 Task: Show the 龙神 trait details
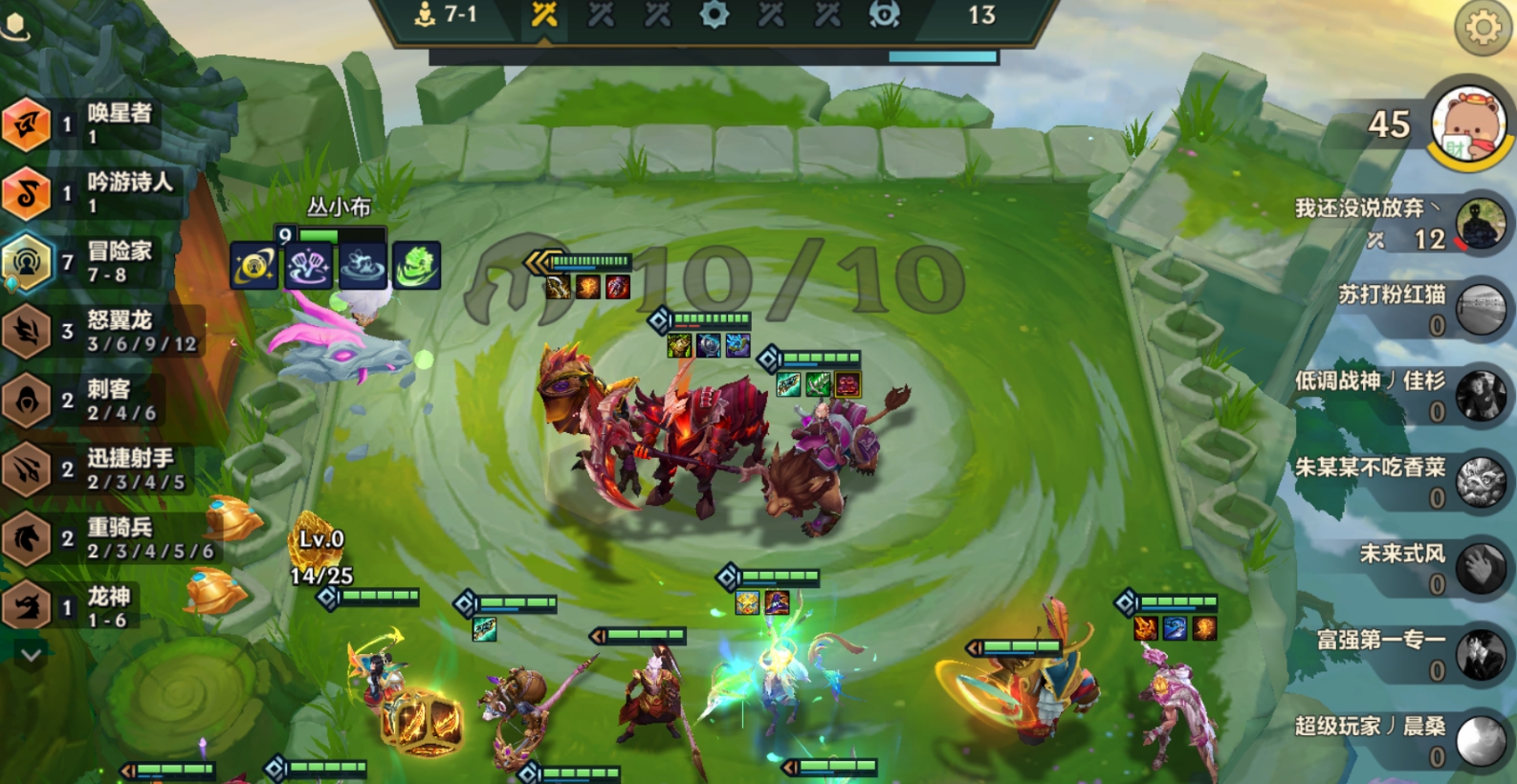72,606
